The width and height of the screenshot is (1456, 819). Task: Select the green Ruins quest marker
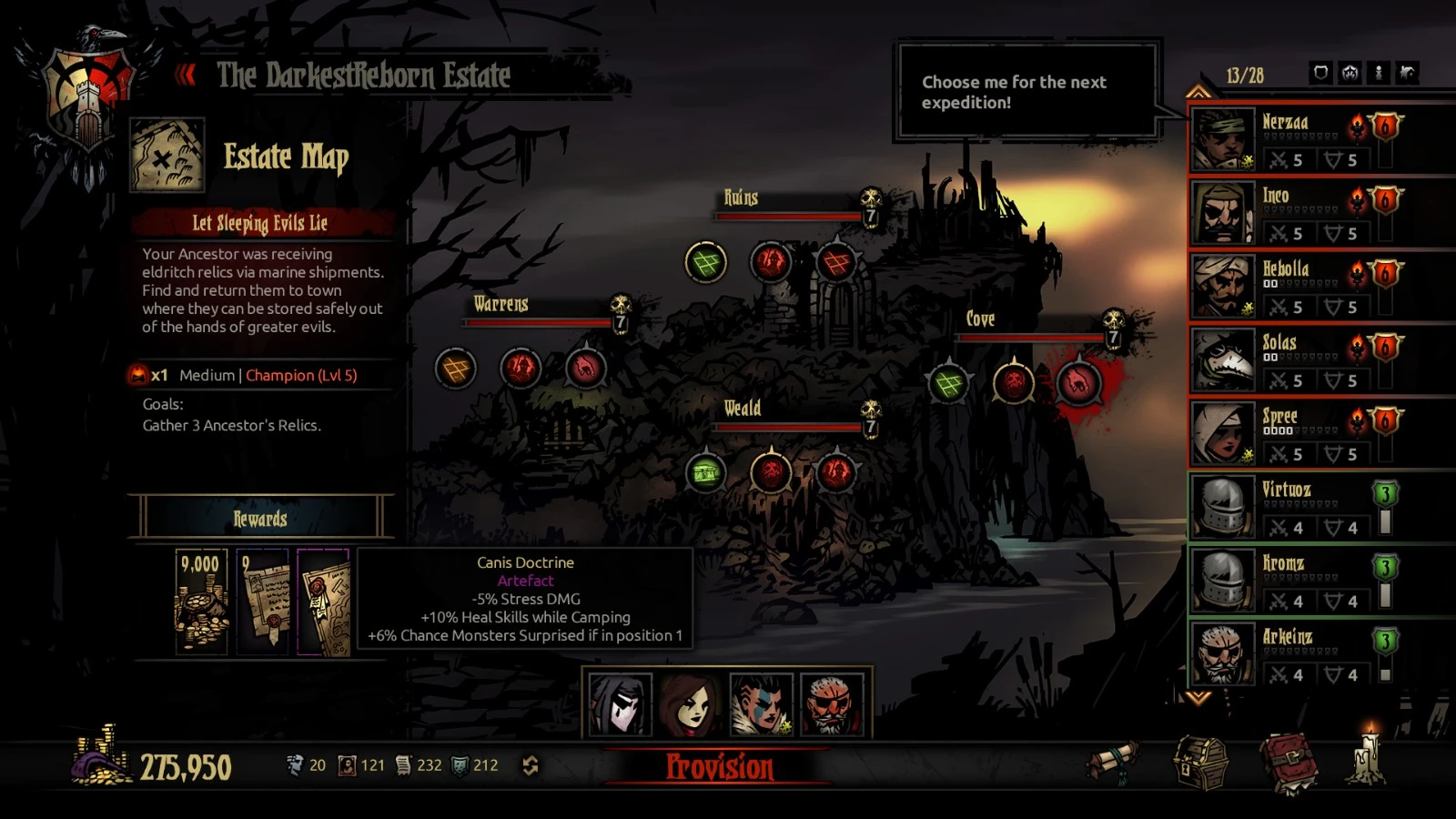[x=705, y=263]
